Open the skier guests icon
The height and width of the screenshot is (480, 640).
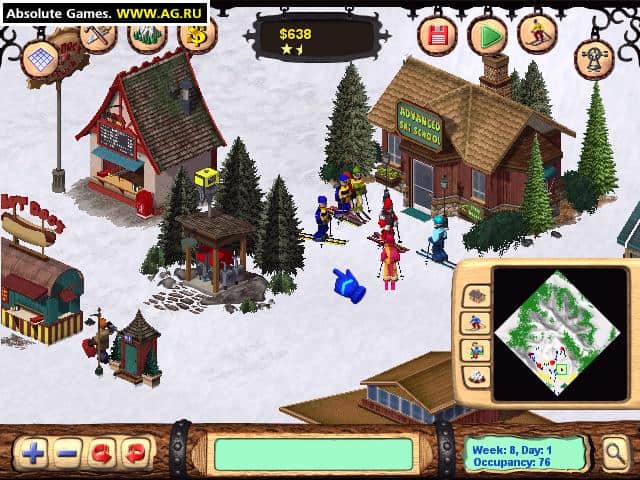538,34
